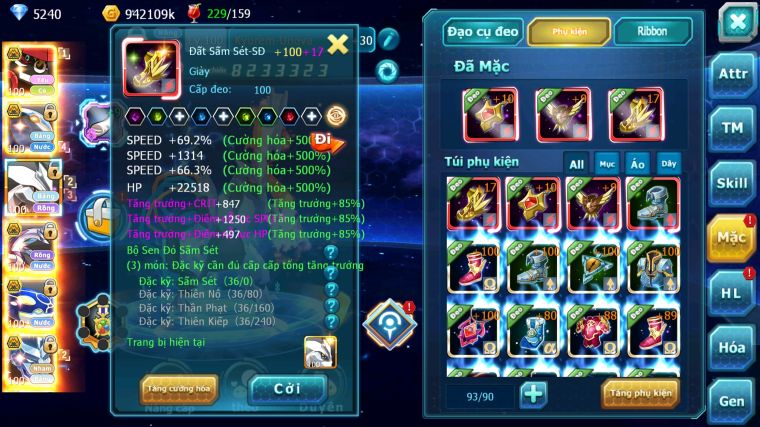Open the Hóa side tab
760x427 pixels.
735,346
